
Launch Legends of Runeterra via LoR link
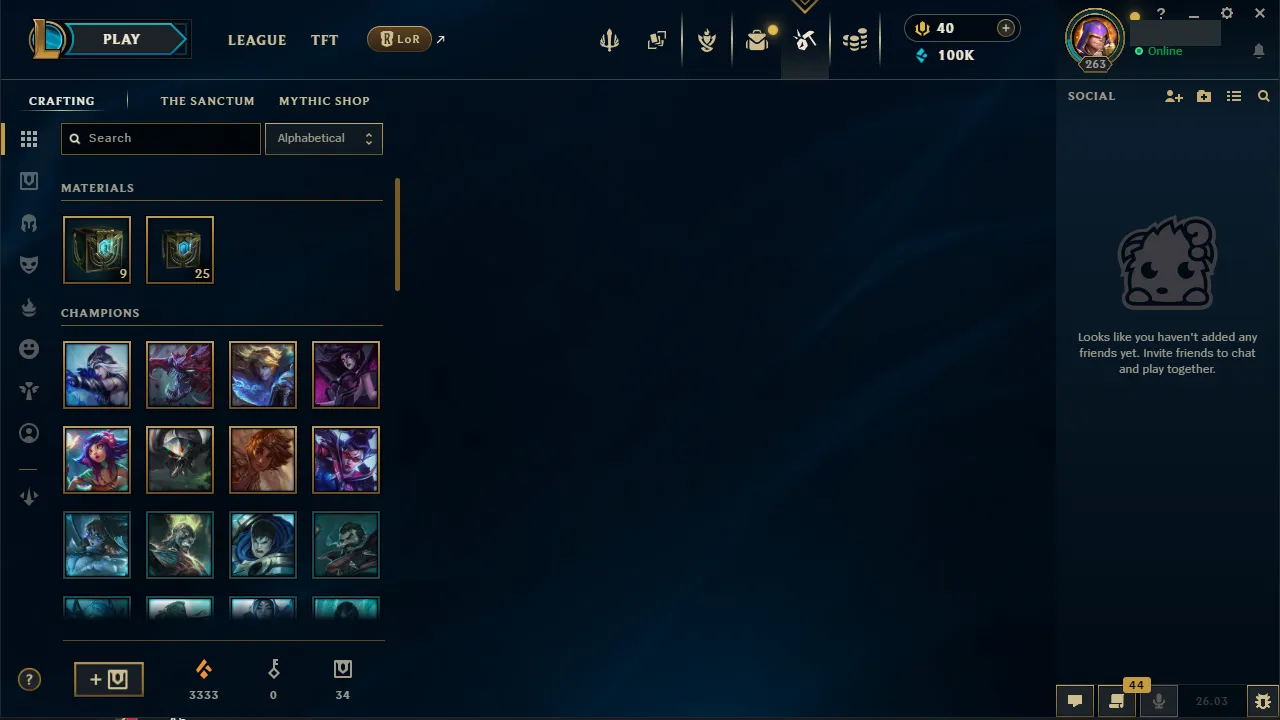pos(400,38)
